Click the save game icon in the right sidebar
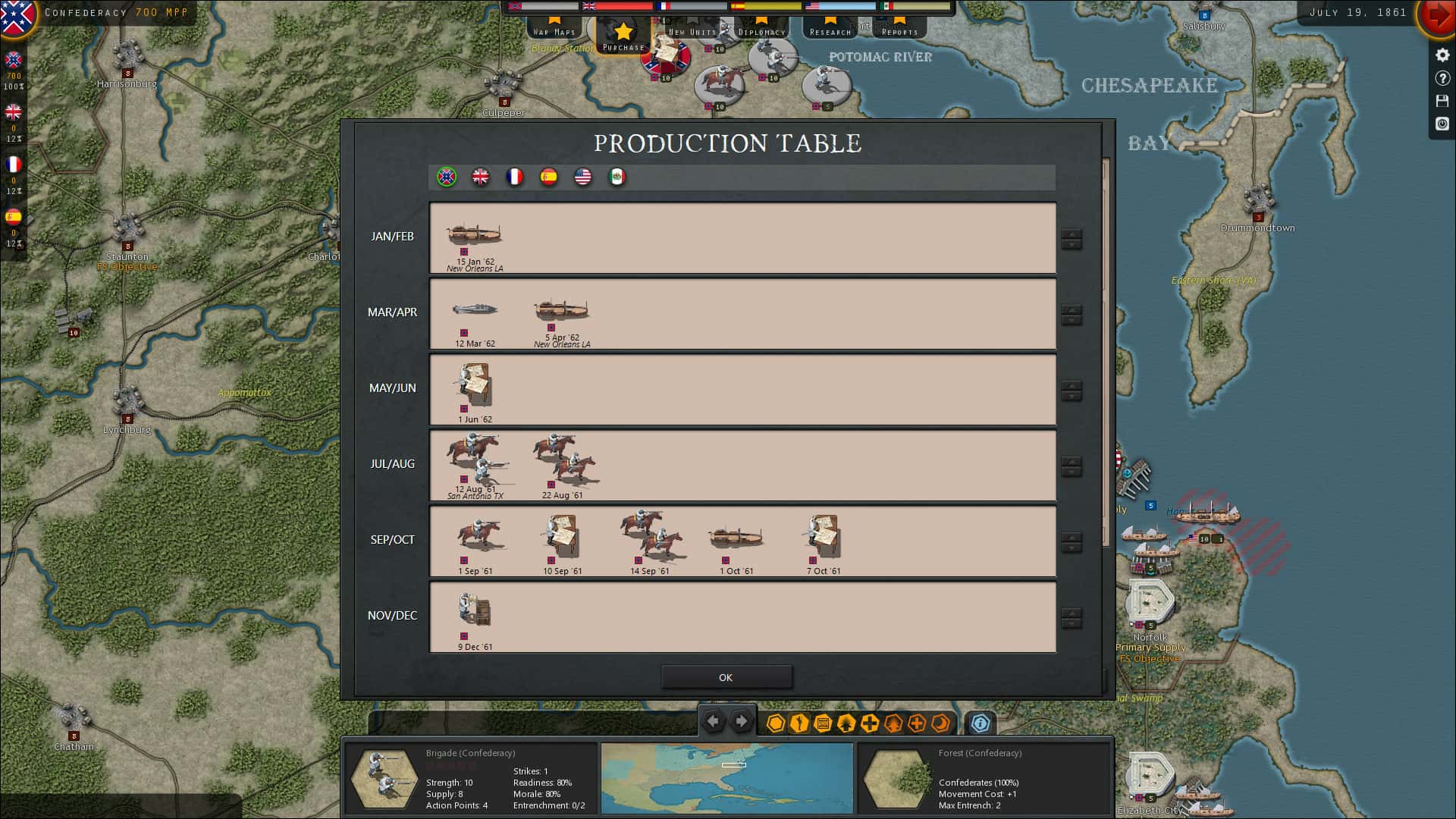 [x=1442, y=101]
